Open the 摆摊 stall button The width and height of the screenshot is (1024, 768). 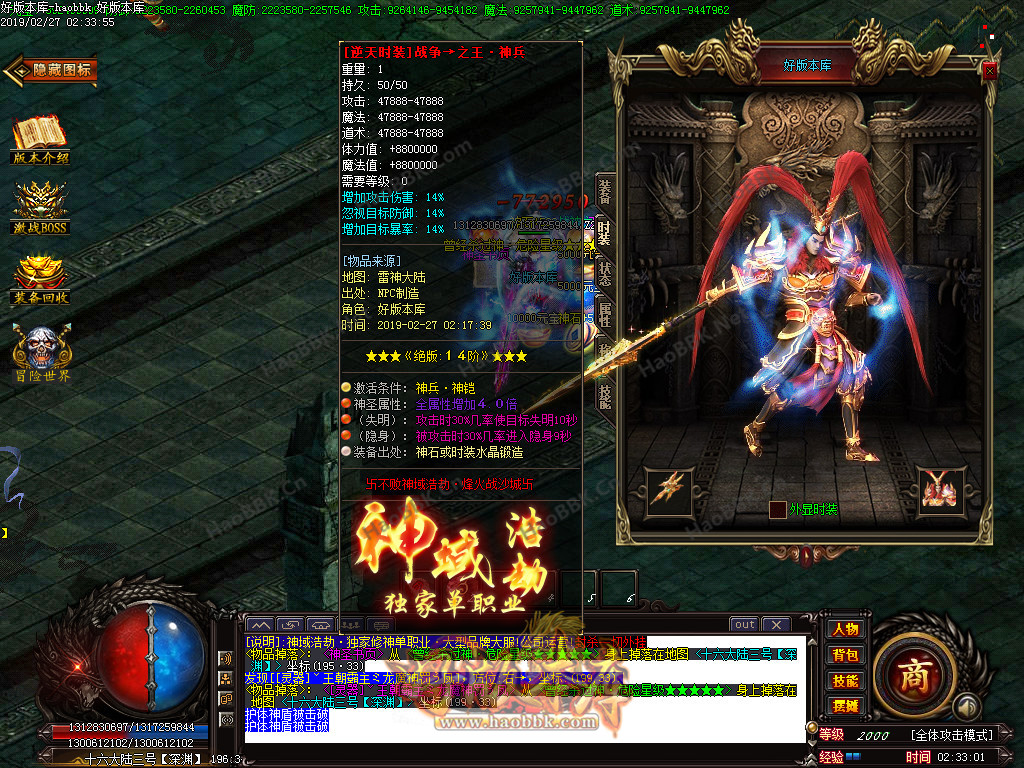coord(845,706)
